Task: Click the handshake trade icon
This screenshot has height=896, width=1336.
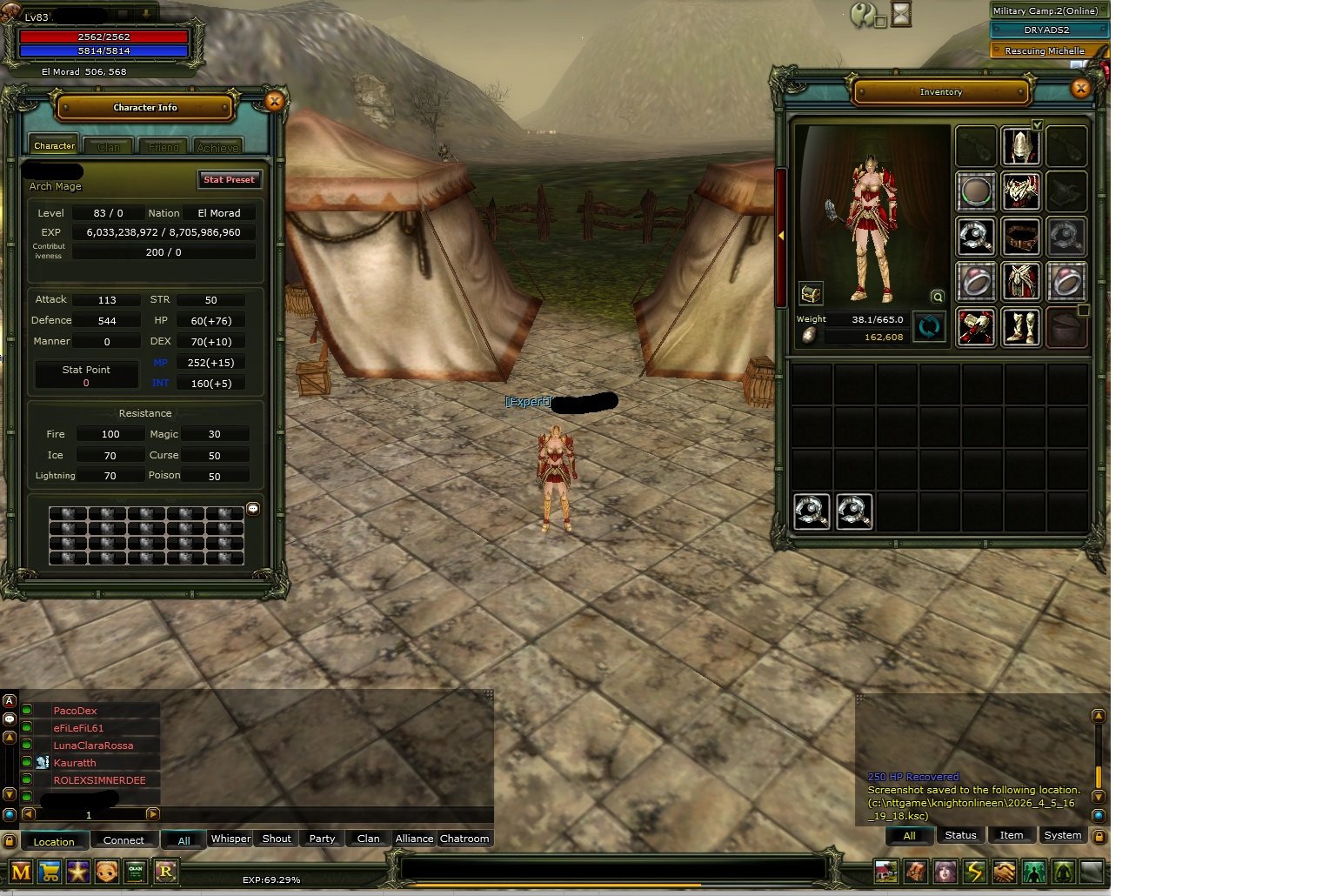Action: point(1004,872)
